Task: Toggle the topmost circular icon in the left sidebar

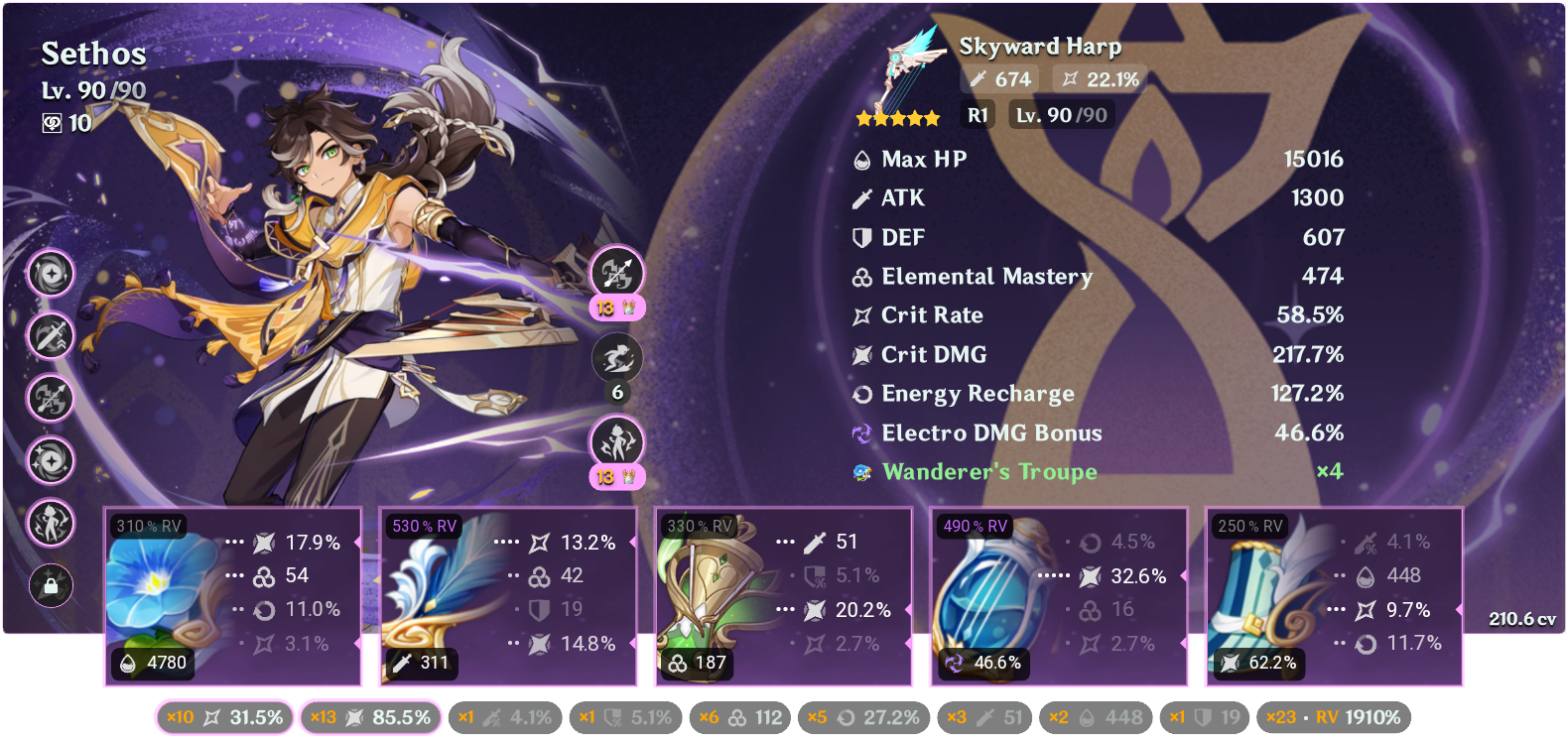Action: [51, 276]
